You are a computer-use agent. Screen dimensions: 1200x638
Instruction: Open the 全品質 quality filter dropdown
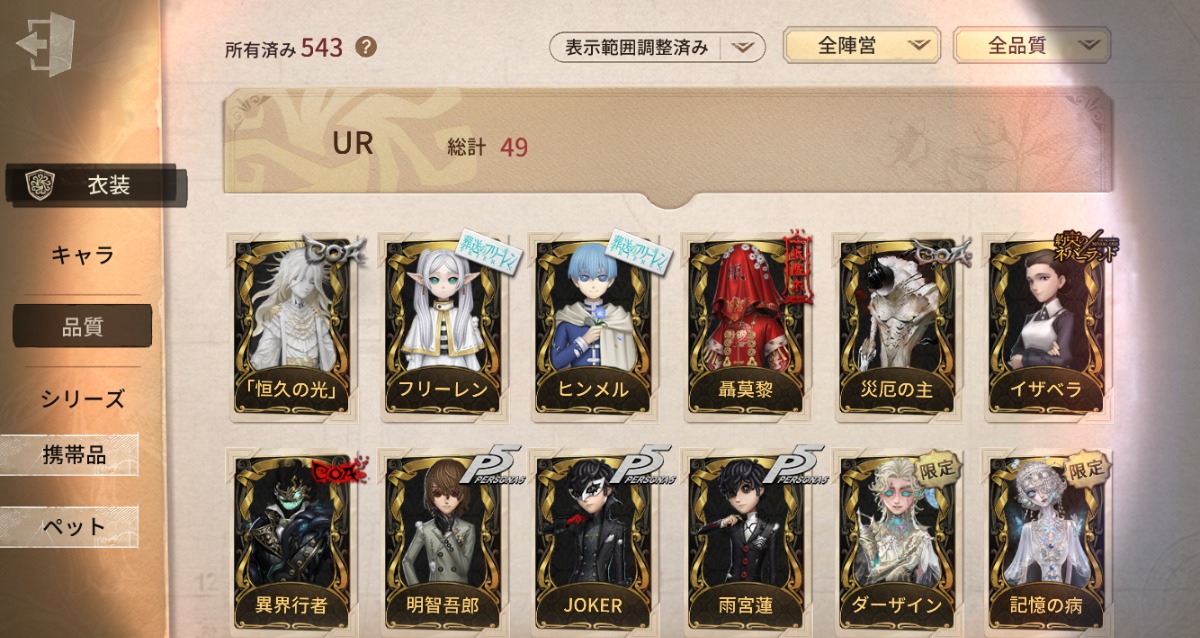pyautogui.click(x=1031, y=45)
